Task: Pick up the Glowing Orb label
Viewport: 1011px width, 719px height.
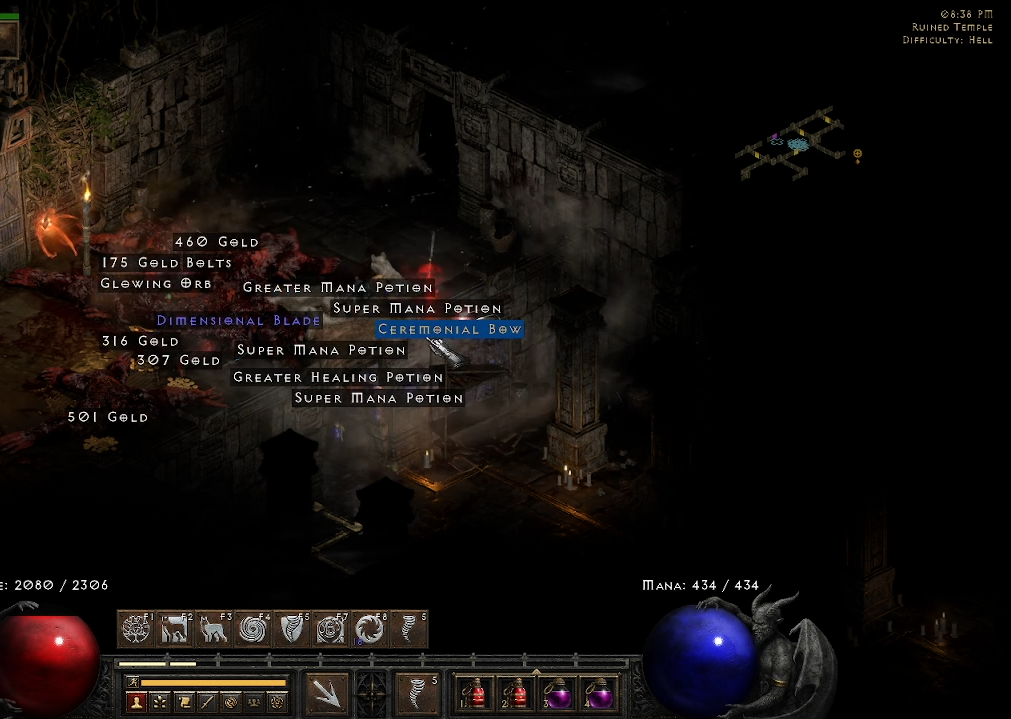Action: click(156, 284)
